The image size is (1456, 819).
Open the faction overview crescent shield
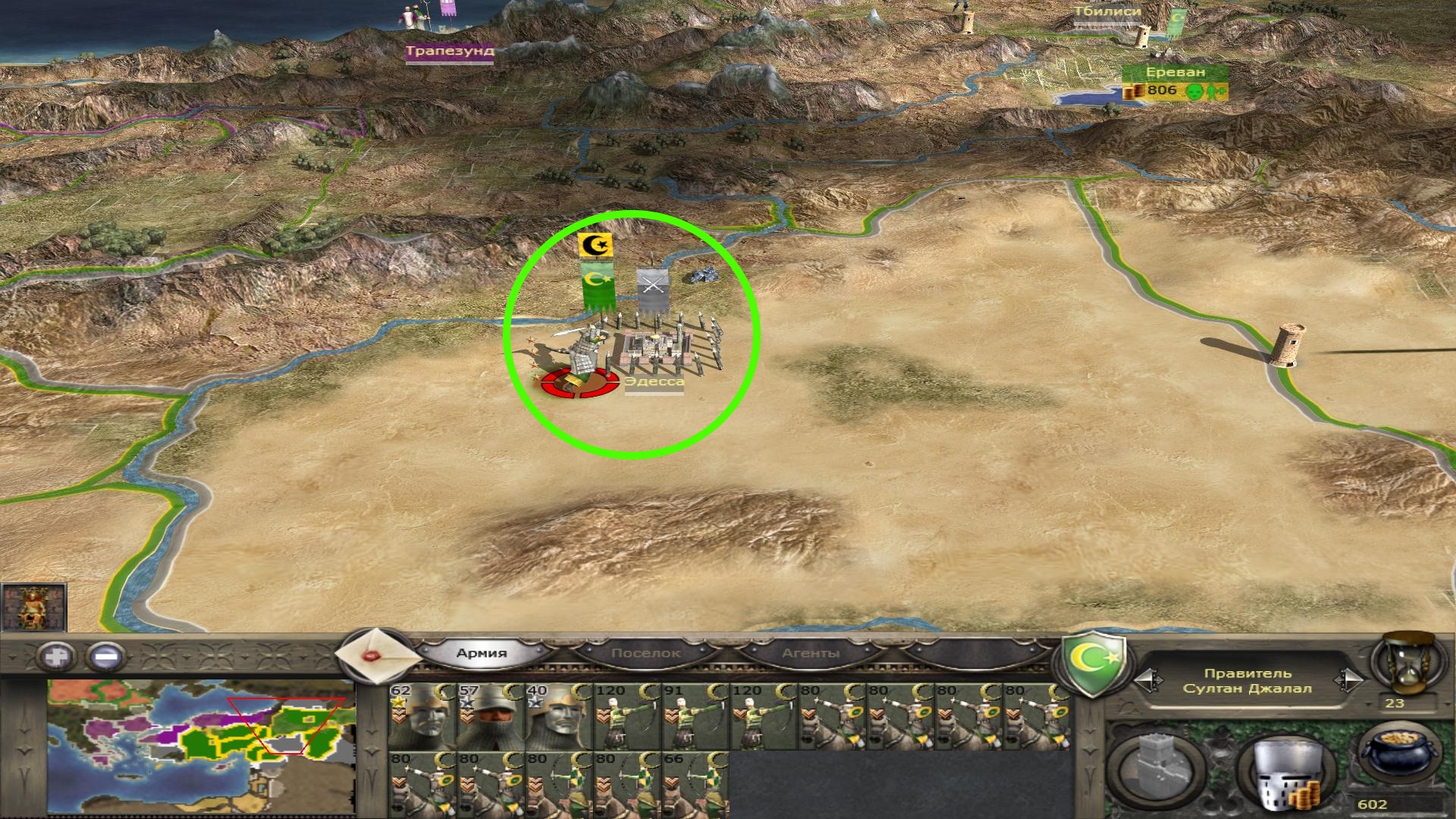tap(1092, 666)
